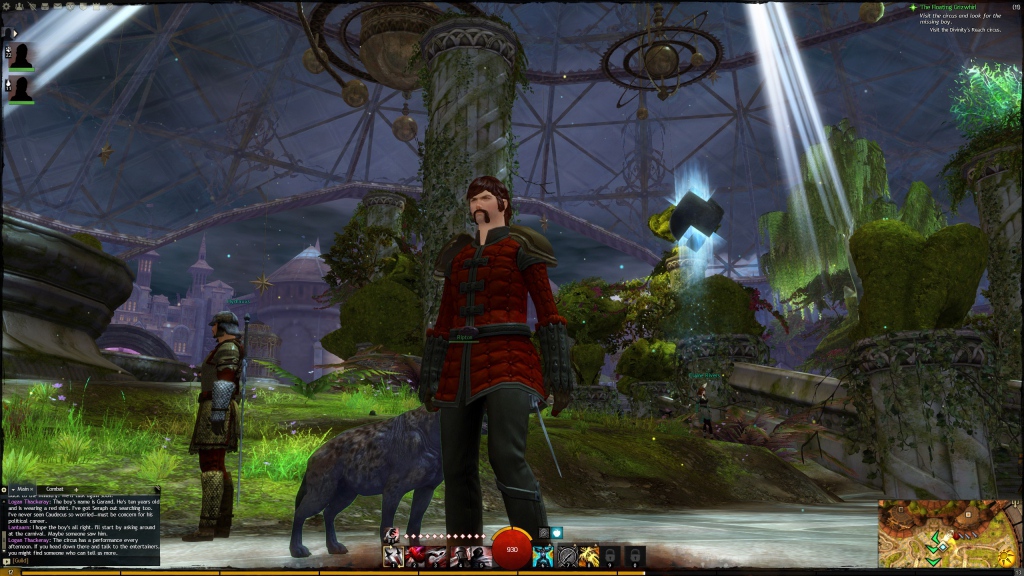Screen dimensions: 1024x576
Task: Open the minimap in the corner
Action: point(950,534)
